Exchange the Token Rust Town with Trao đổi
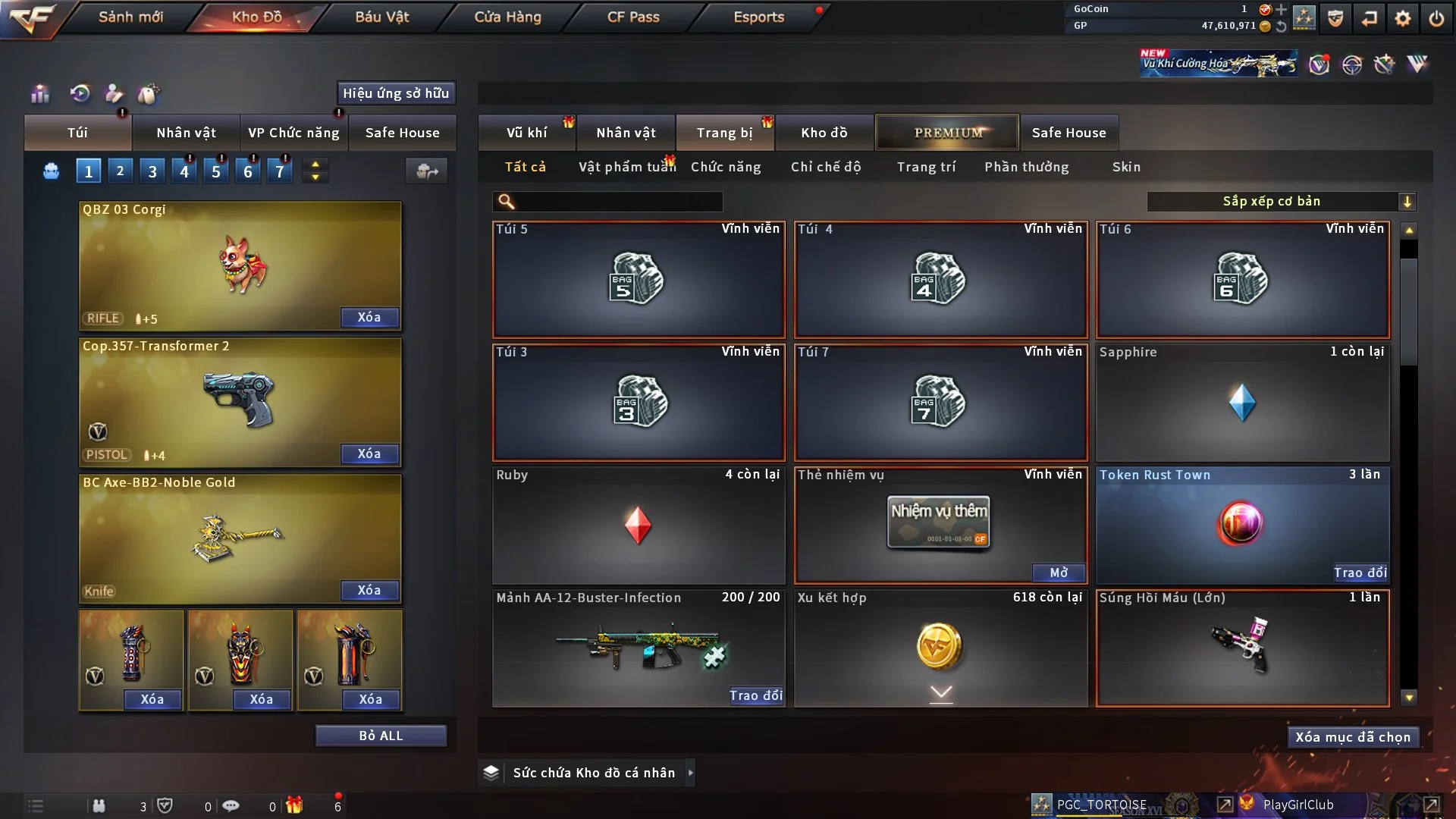Image resolution: width=1456 pixels, height=819 pixels. click(1360, 573)
